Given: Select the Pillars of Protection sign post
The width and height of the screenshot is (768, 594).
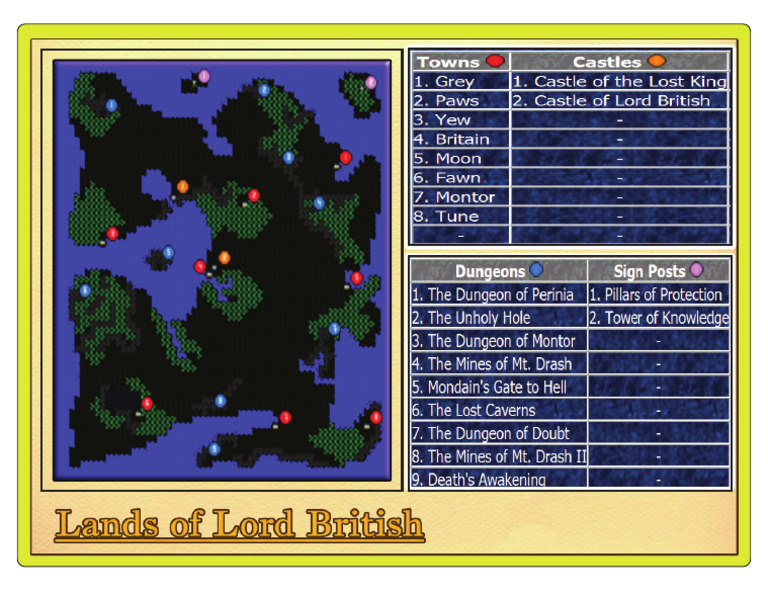Looking at the screenshot, I should pyautogui.click(x=656, y=295).
